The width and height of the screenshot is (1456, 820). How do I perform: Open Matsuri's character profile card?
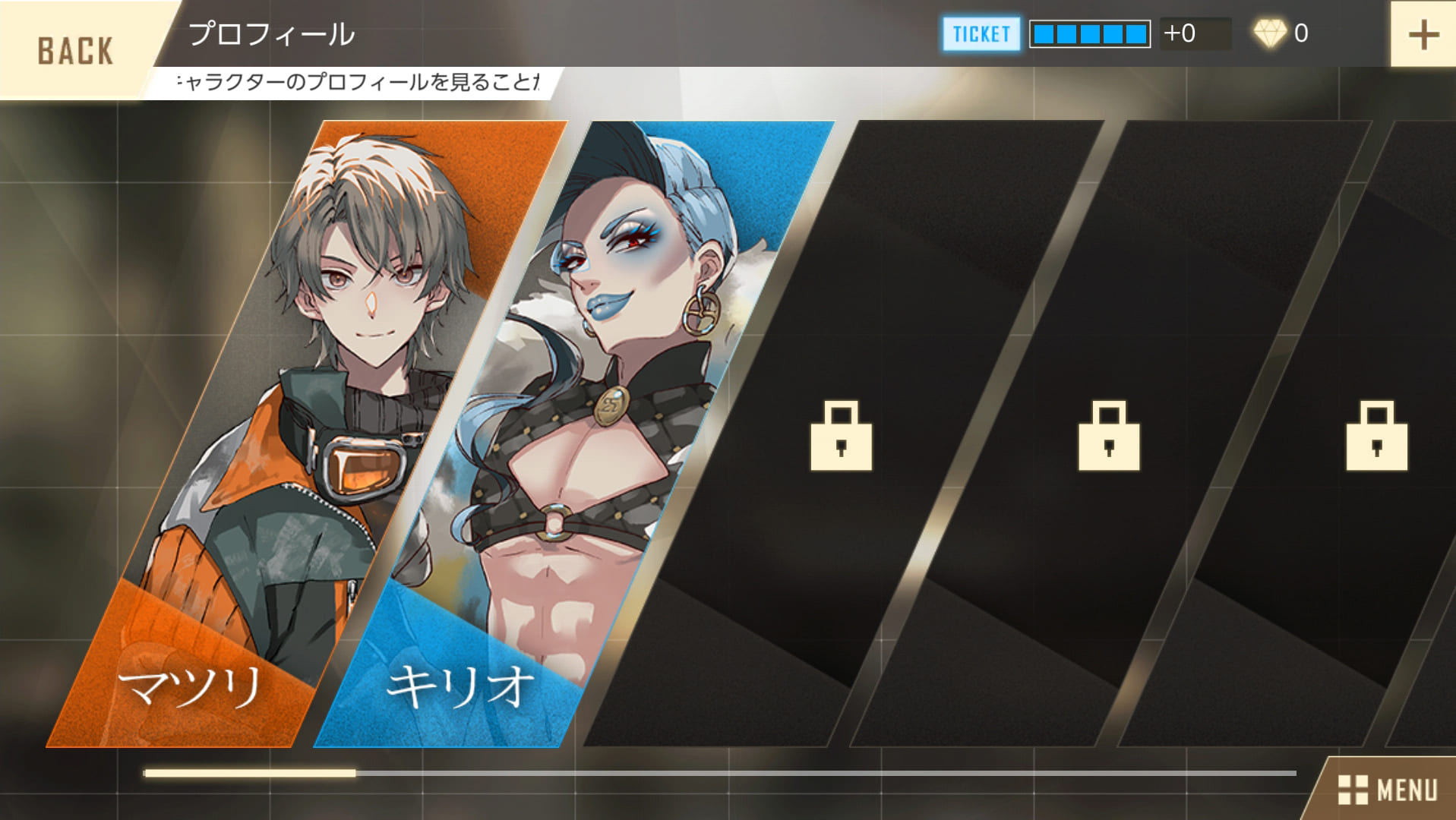pos(304,433)
